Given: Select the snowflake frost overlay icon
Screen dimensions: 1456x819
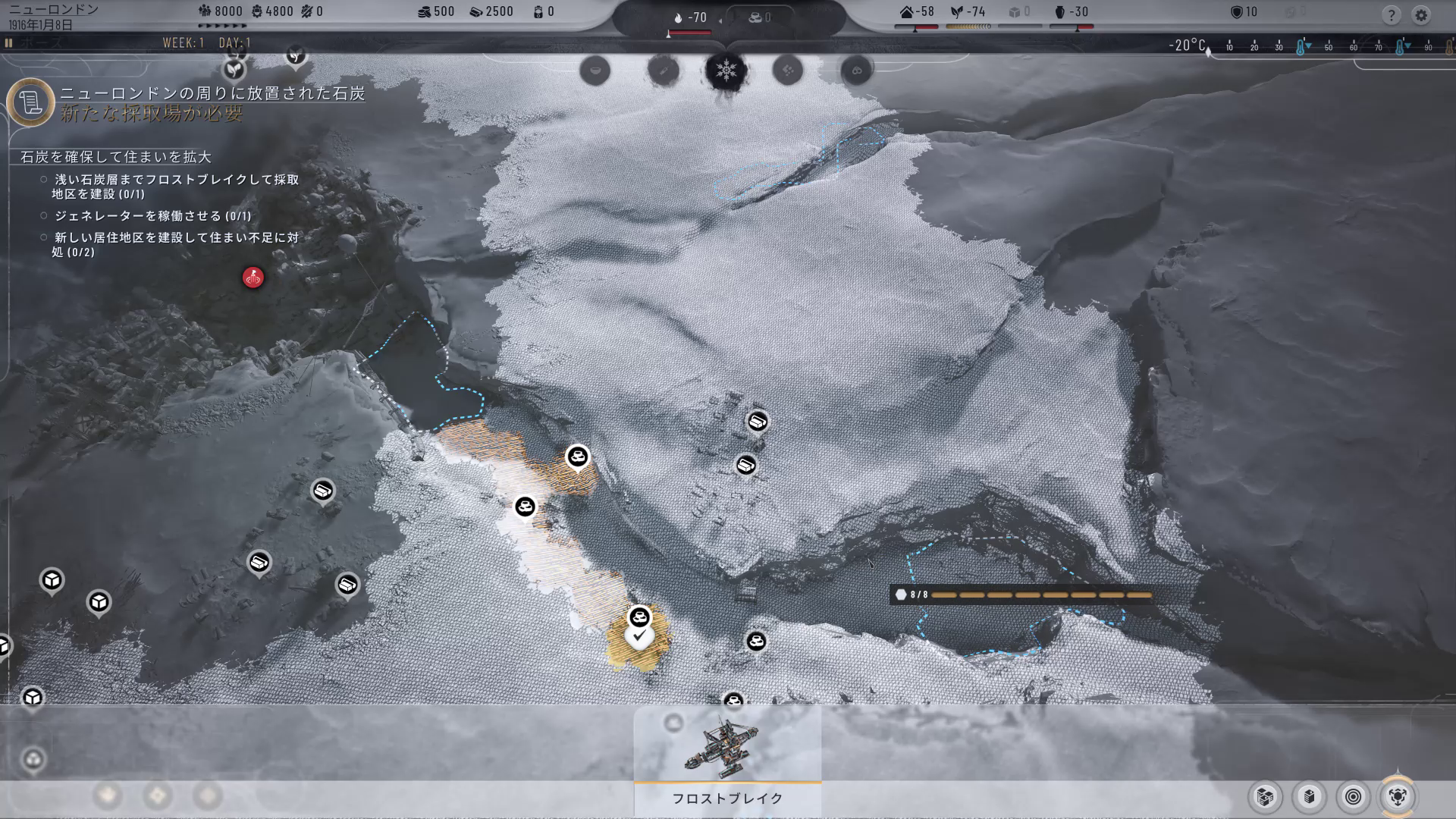Looking at the screenshot, I should 726,71.
